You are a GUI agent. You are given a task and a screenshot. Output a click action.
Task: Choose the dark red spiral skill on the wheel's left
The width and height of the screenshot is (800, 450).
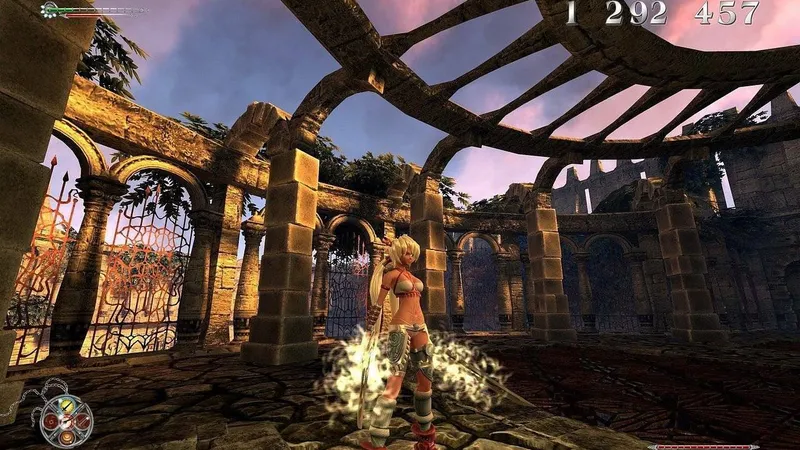coord(51,422)
